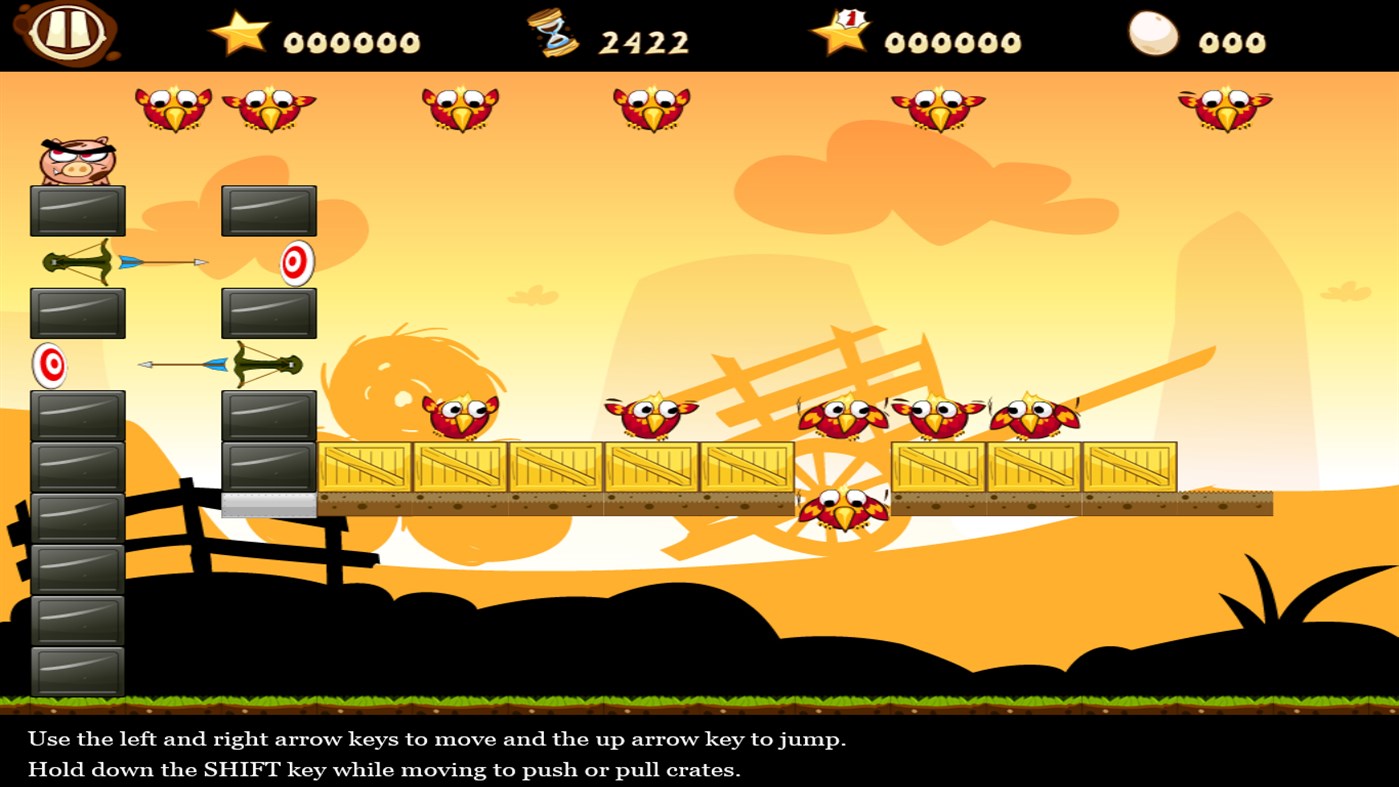Click the pause button in top-left corner
The image size is (1399, 787).
point(68,34)
